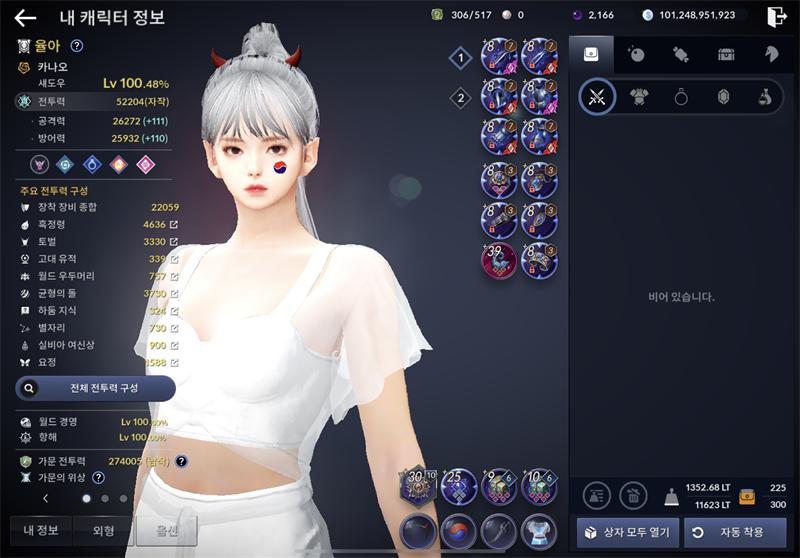Select the Korean flag outfit slot

point(458,531)
